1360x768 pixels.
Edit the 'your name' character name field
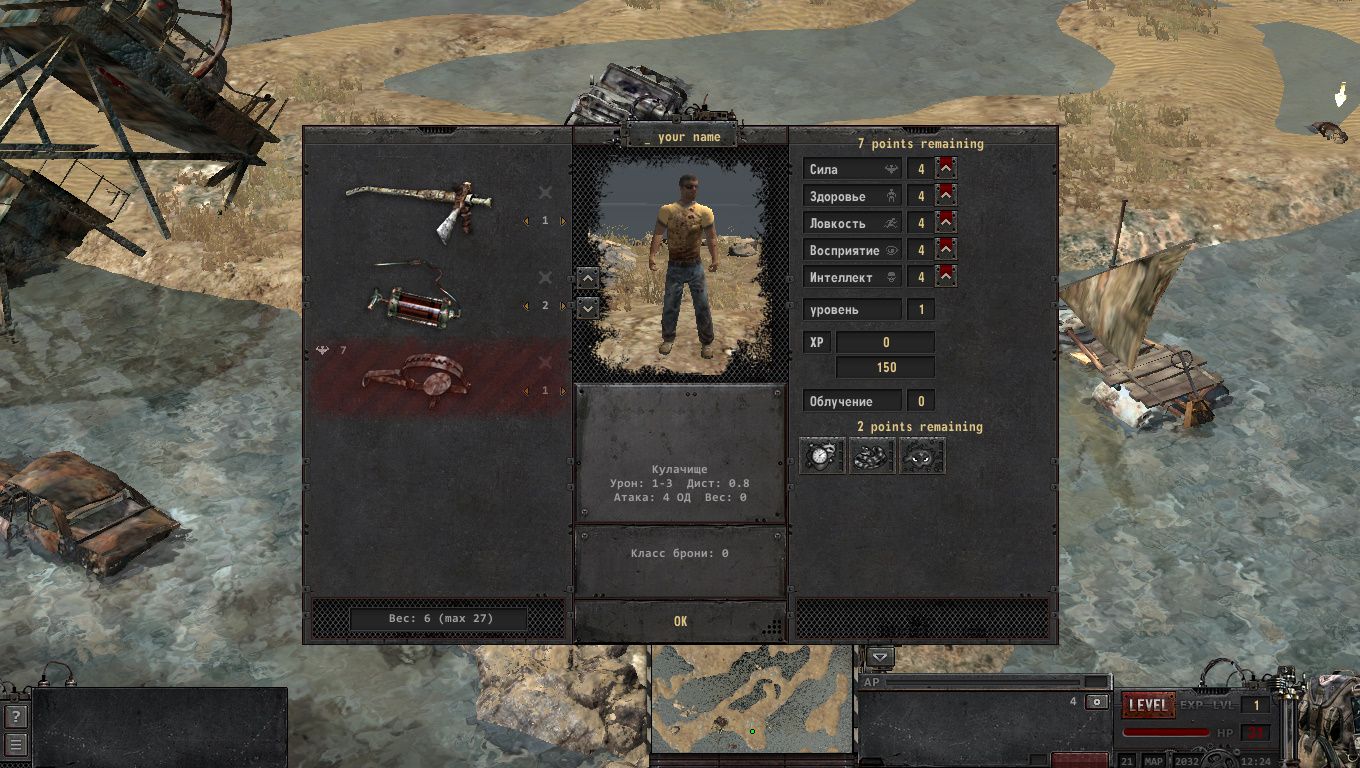pos(681,136)
